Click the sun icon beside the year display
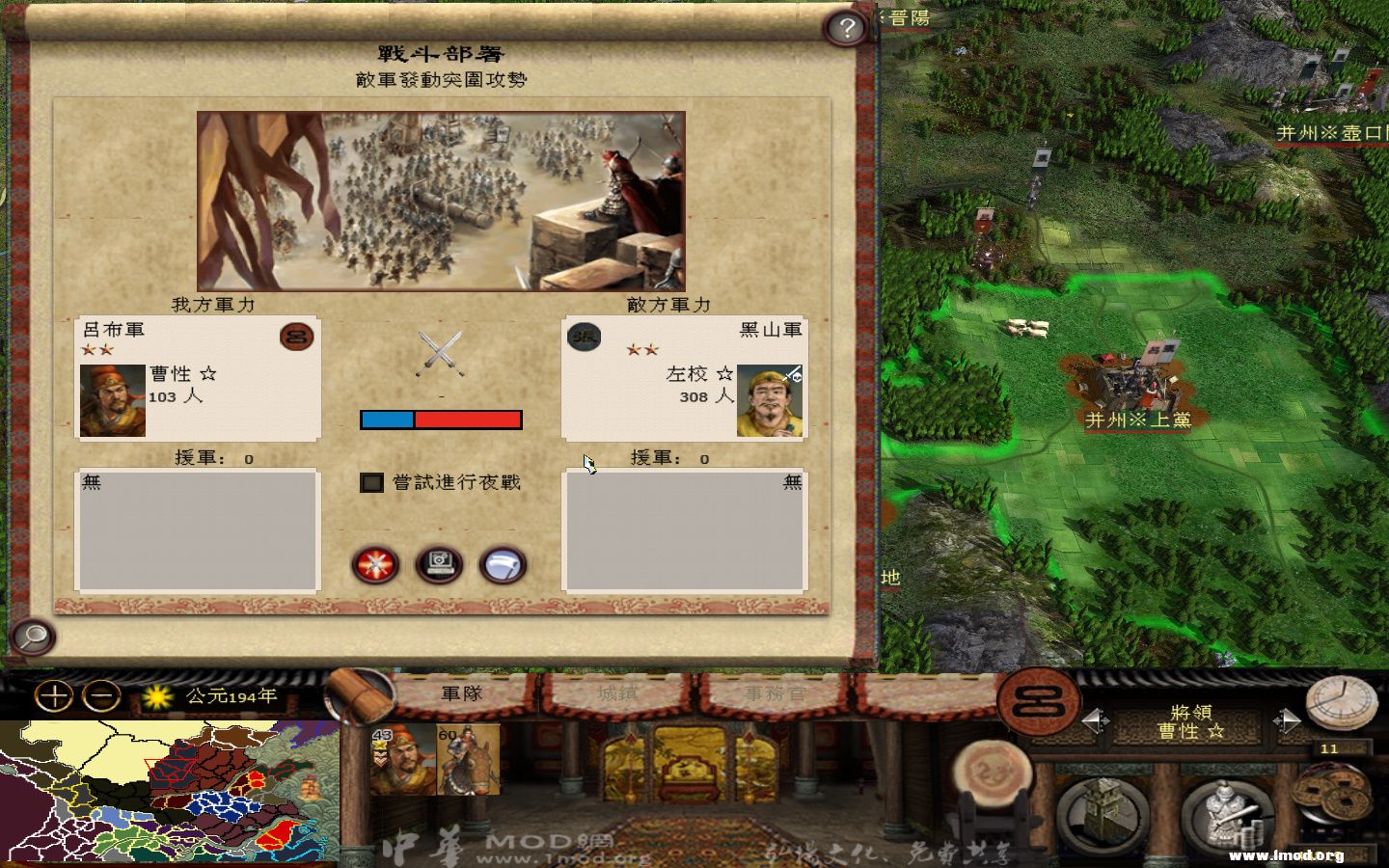This screenshot has width=1389, height=868. pos(156,695)
